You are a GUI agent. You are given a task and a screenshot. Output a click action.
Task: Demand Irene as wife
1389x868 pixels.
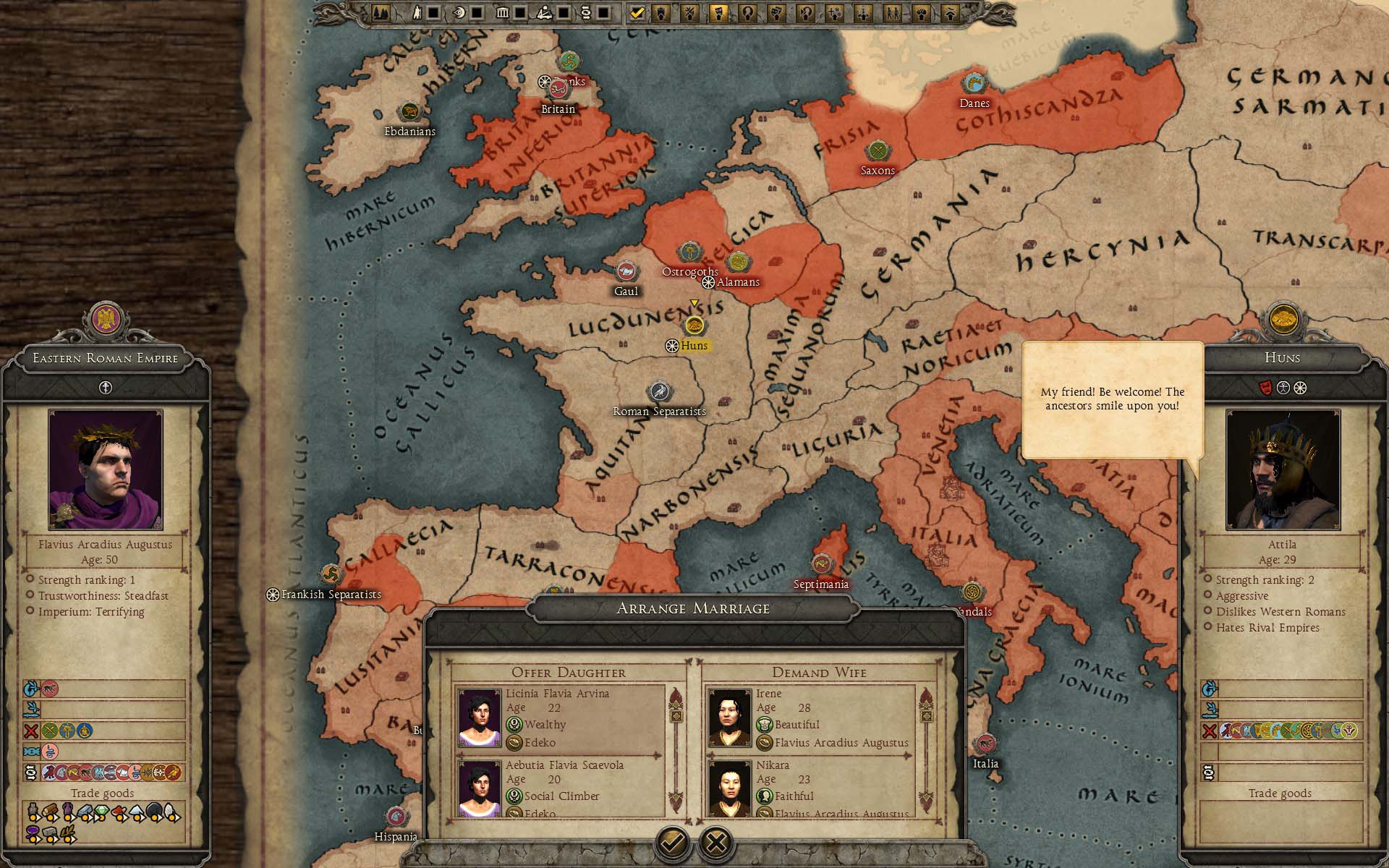[x=809, y=718]
